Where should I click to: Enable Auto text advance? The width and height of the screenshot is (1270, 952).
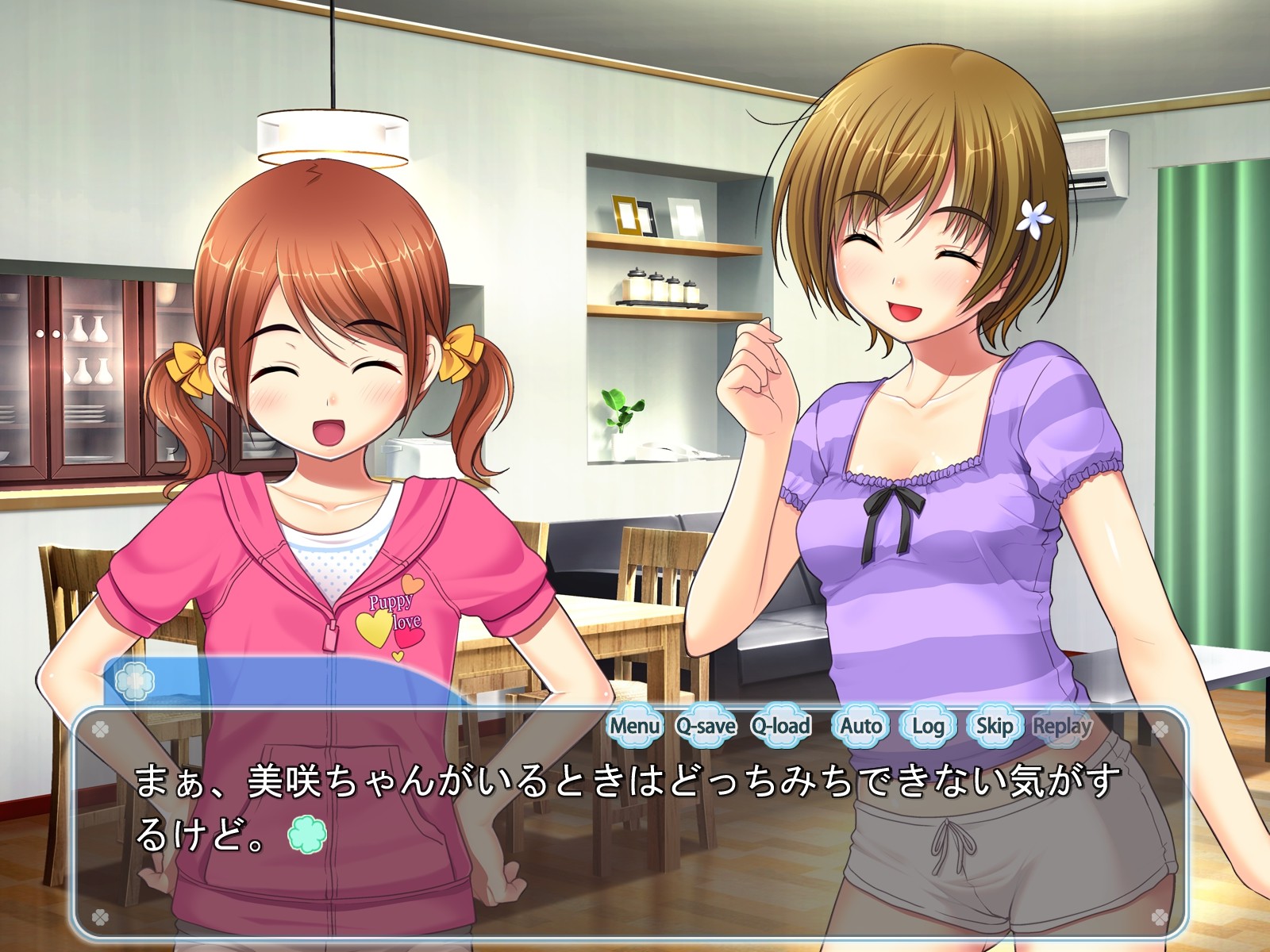[860, 726]
